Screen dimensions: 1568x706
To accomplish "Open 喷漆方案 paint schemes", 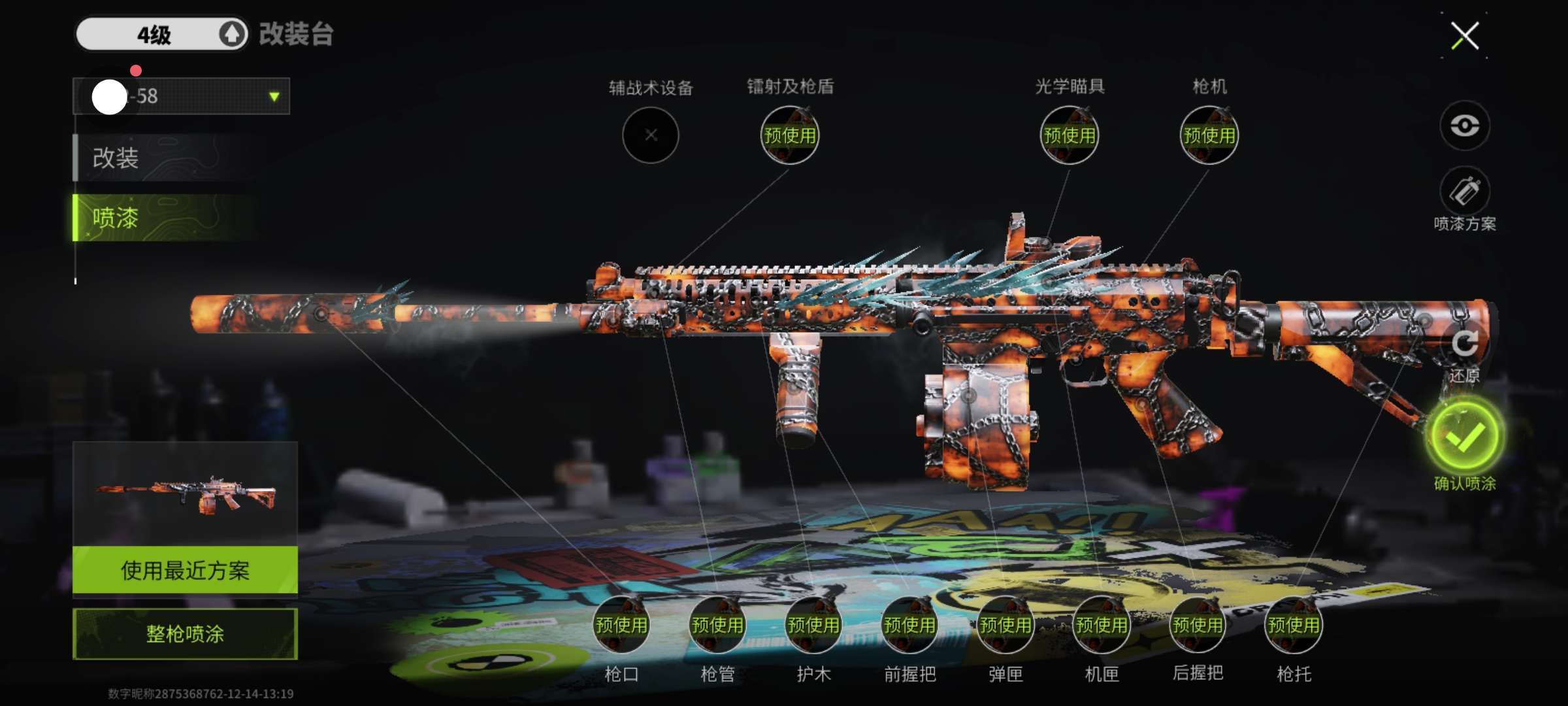I will (1464, 192).
